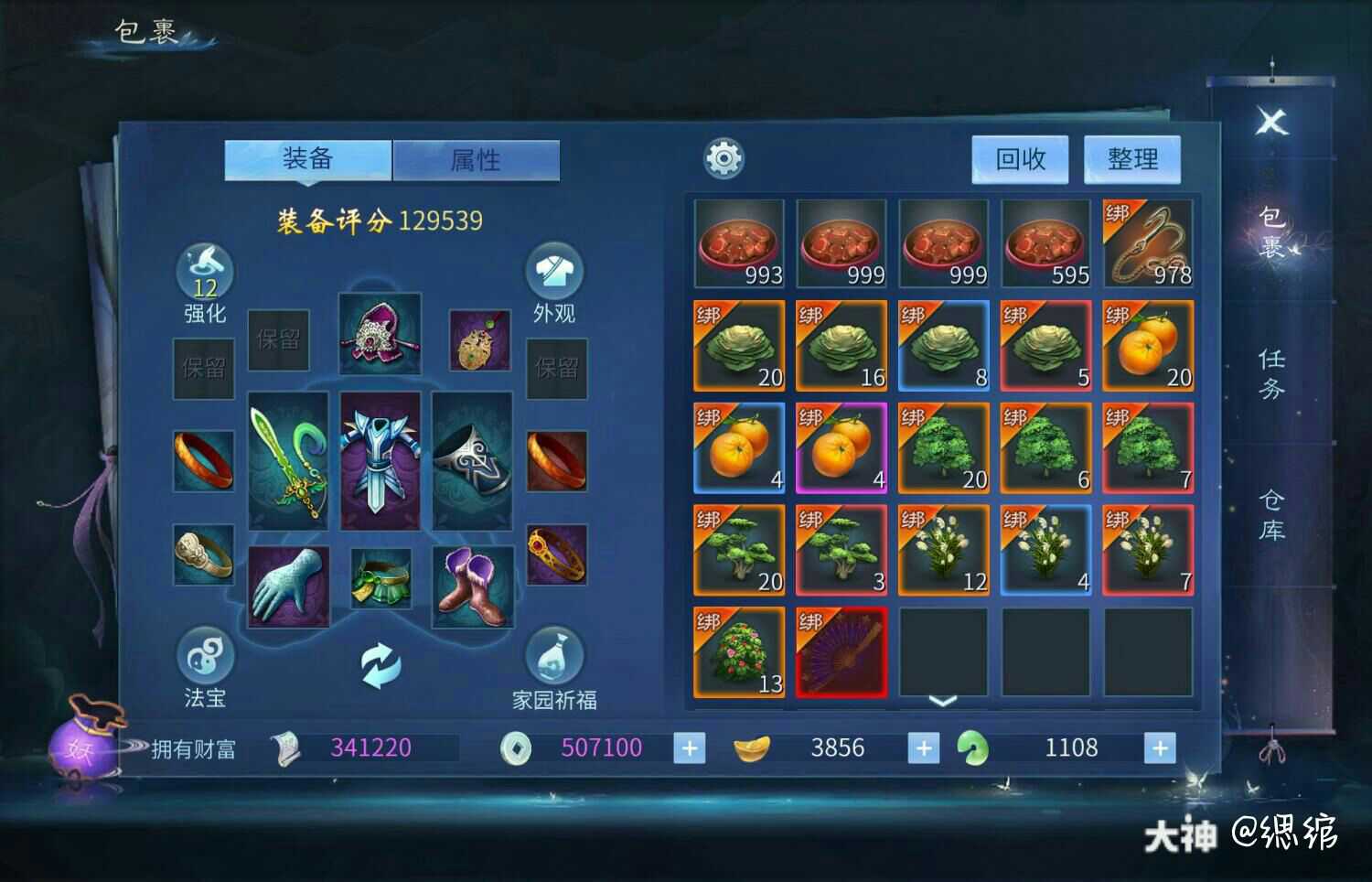The image size is (1372, 882).
Task: Select the equipped fur boots slot
Action: pos(473,586)
